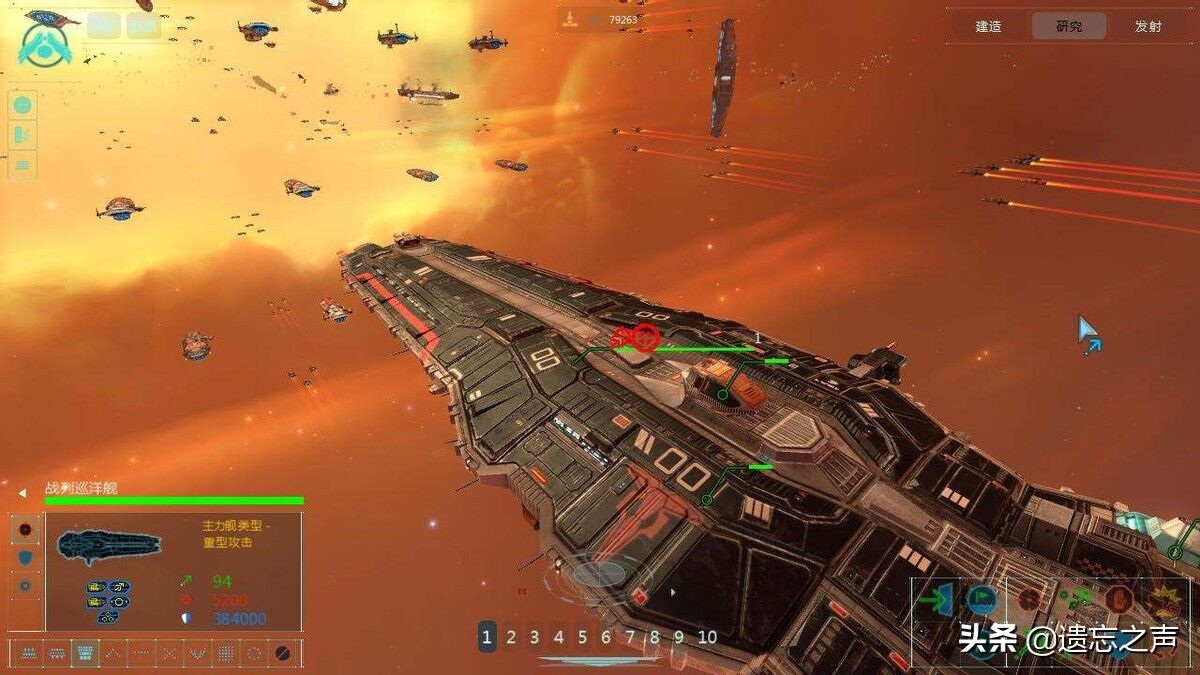The height and width of the screenshot is (675, 1200).
Task: Set defensive stance with the blue shield icon
Action: pyautogui.click(x=25, y=557)
